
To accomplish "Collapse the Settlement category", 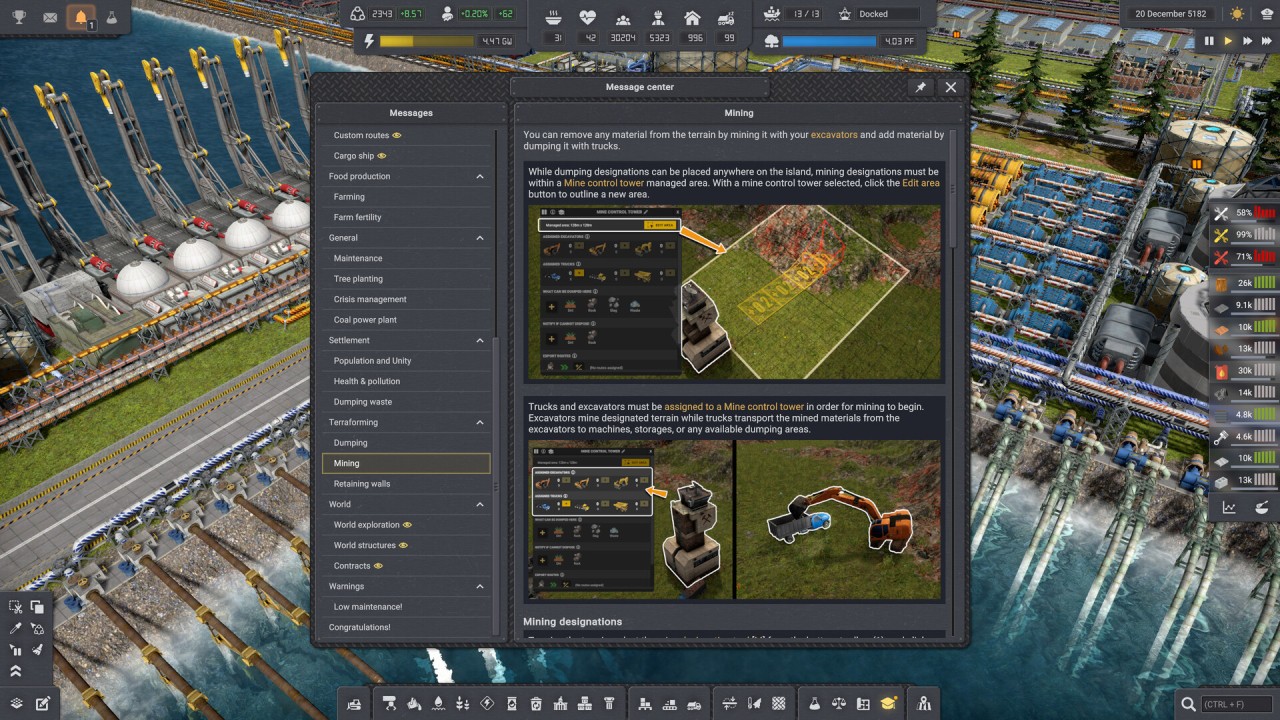I will click(480, 340).
